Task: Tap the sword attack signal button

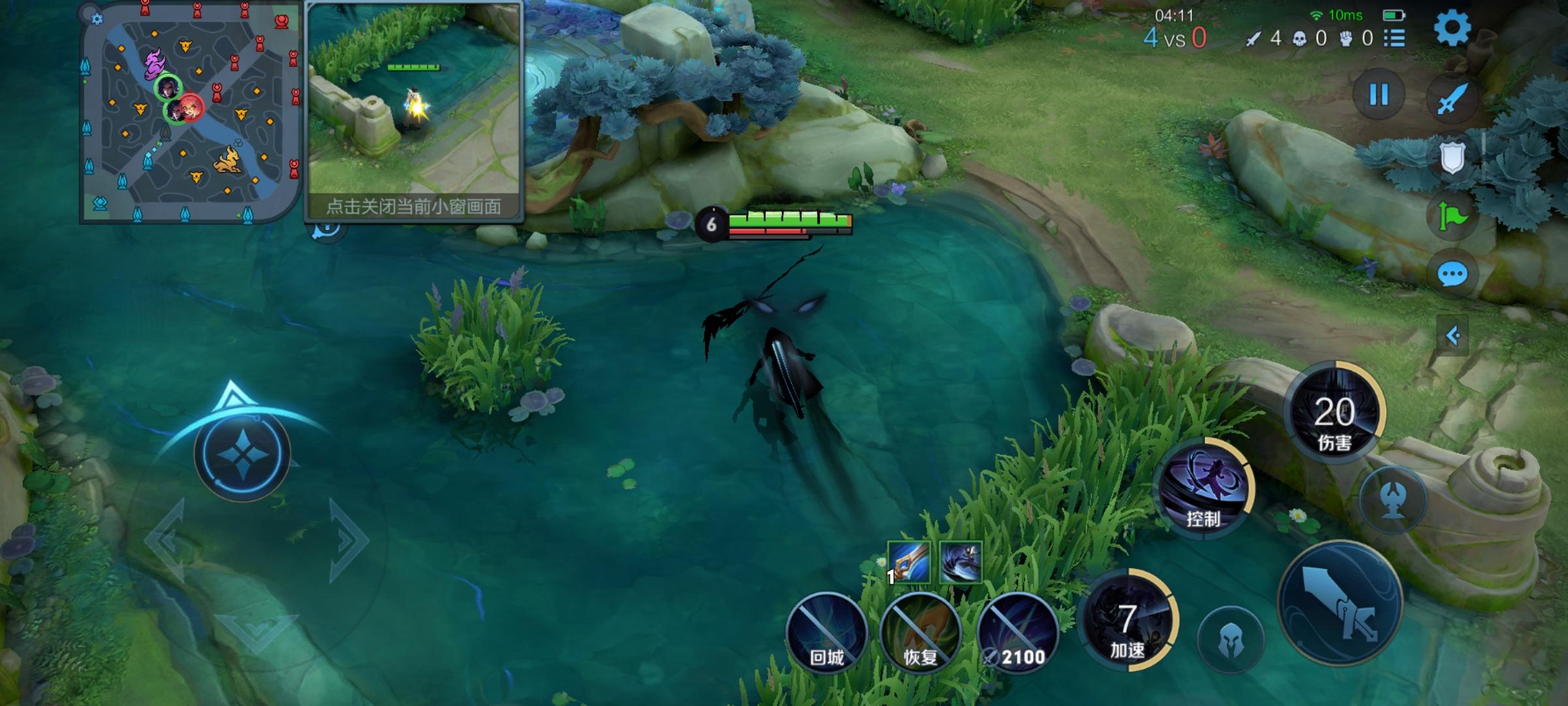Action: point(1452,99)
